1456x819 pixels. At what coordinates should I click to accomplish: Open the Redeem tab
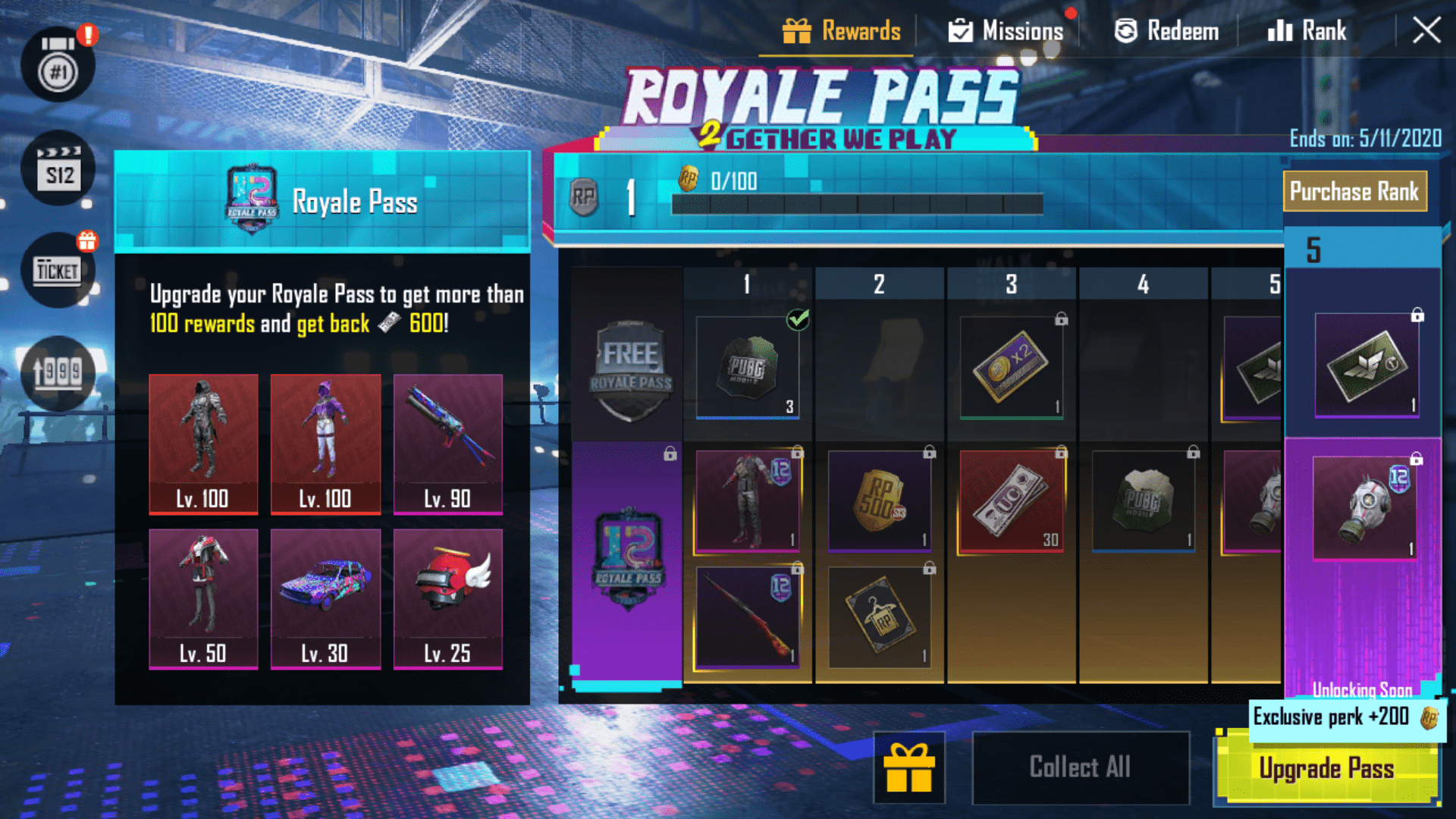point(1165,30)
